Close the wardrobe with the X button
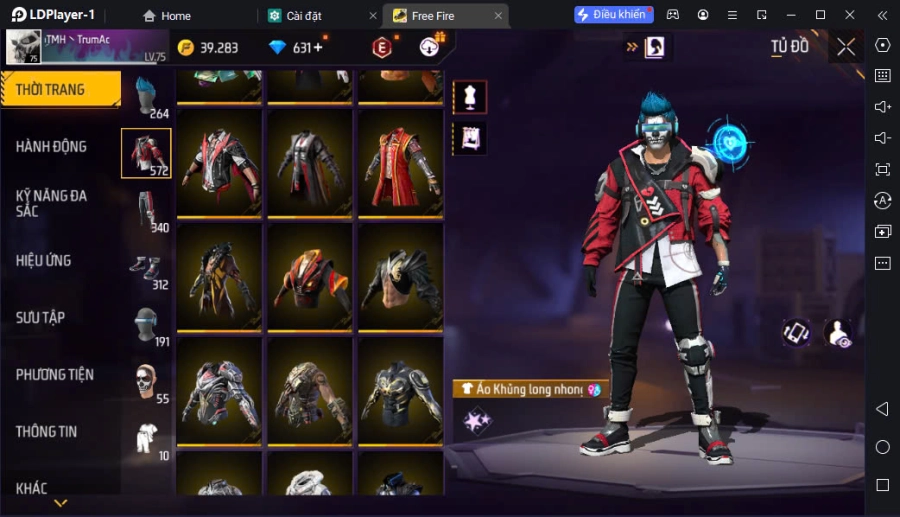 point(846,47)
